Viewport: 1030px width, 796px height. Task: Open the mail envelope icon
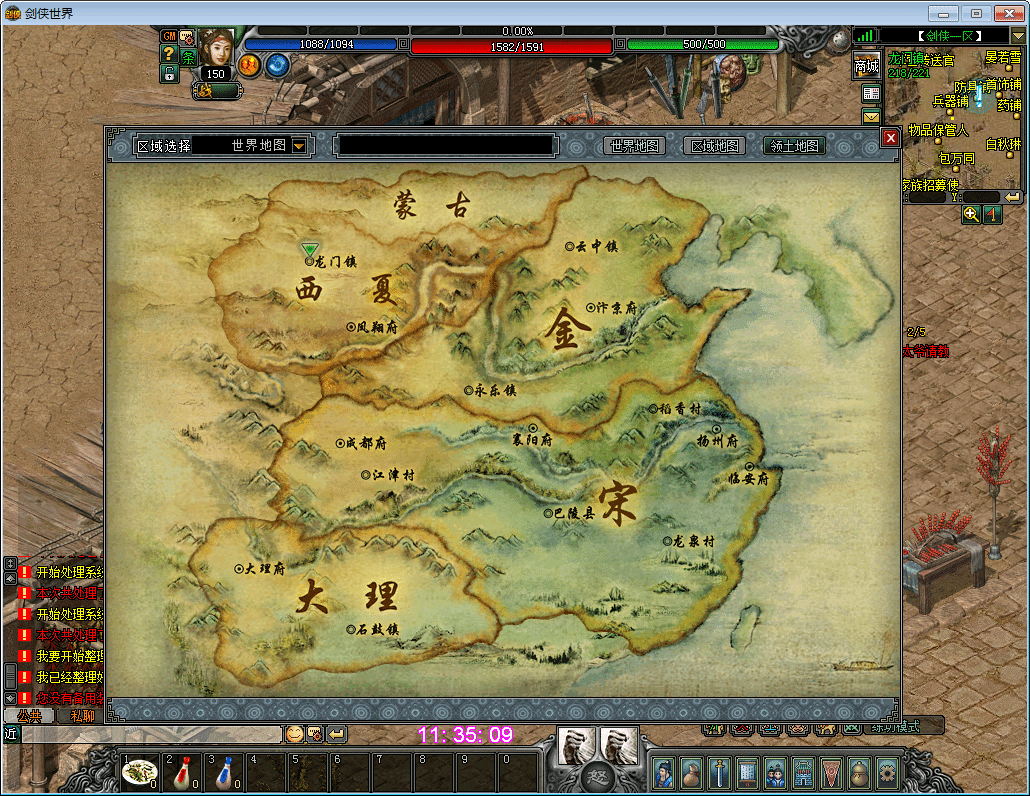[870, 117]
